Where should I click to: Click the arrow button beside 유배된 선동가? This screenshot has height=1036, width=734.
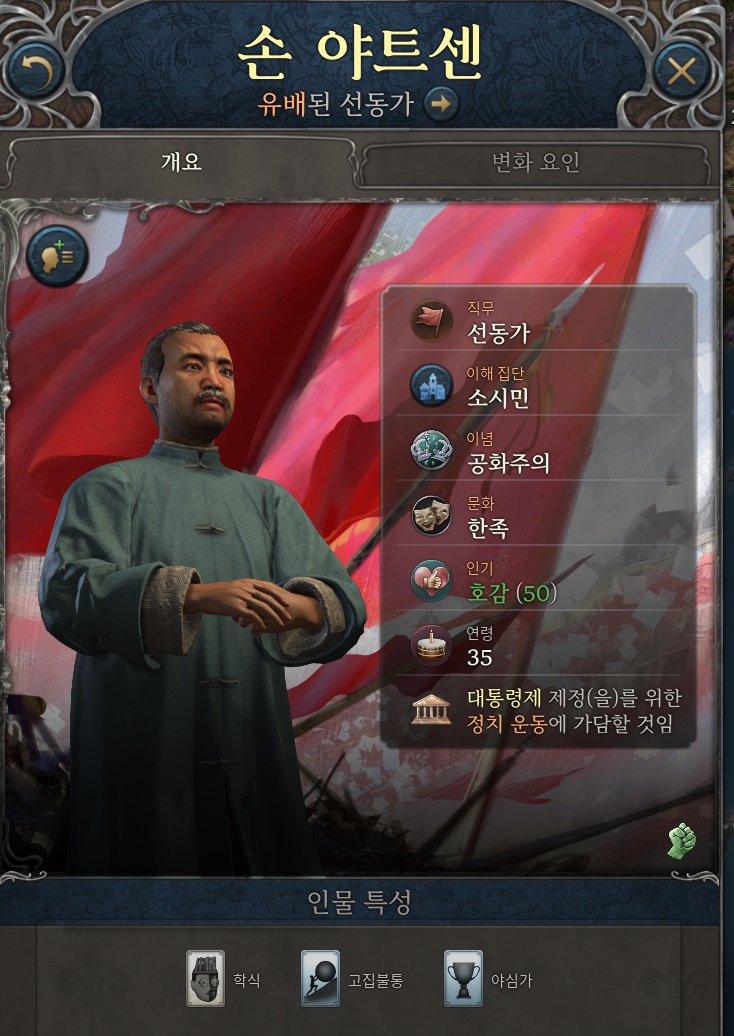point(440,103)
